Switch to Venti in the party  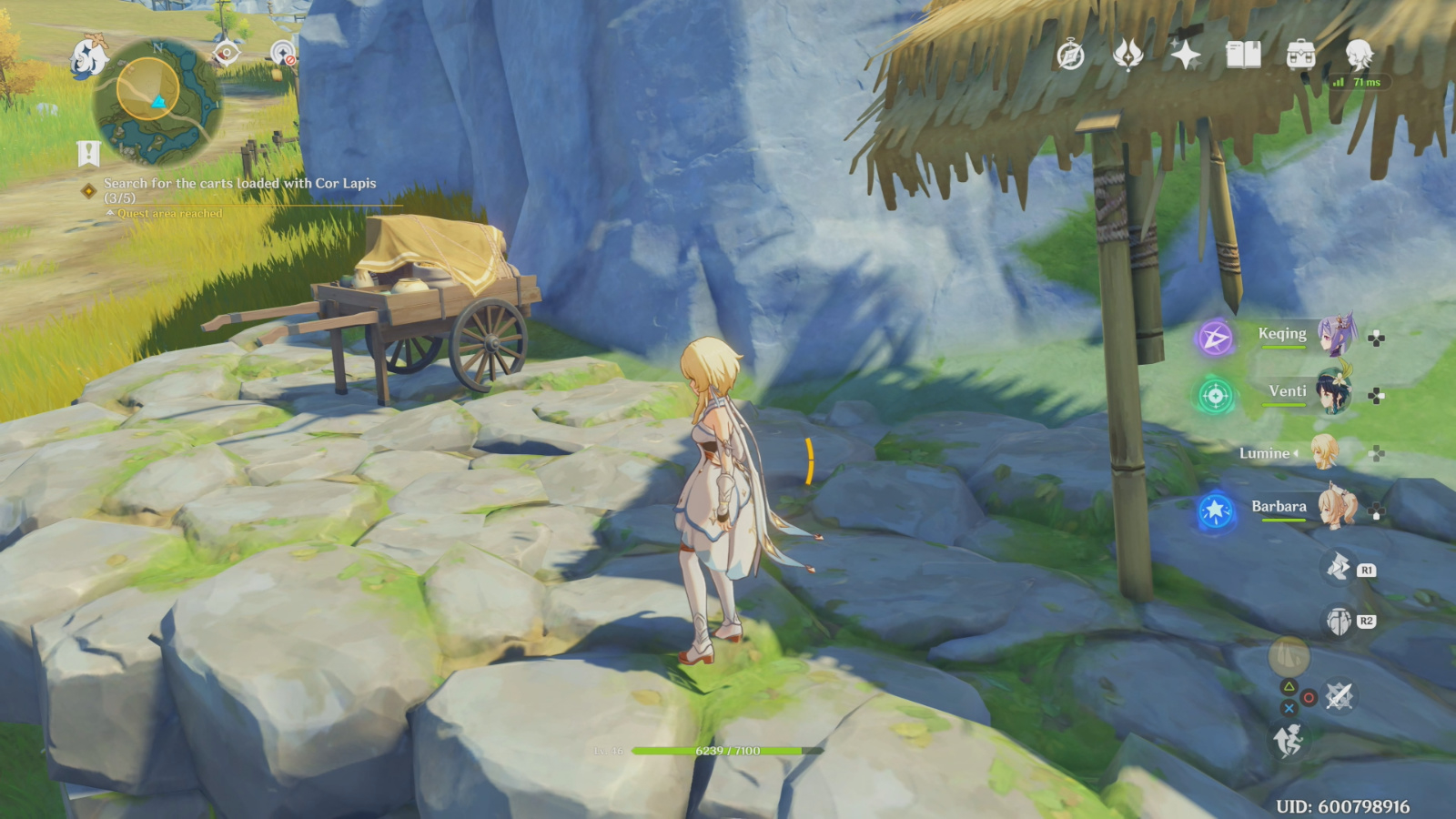1334,393
